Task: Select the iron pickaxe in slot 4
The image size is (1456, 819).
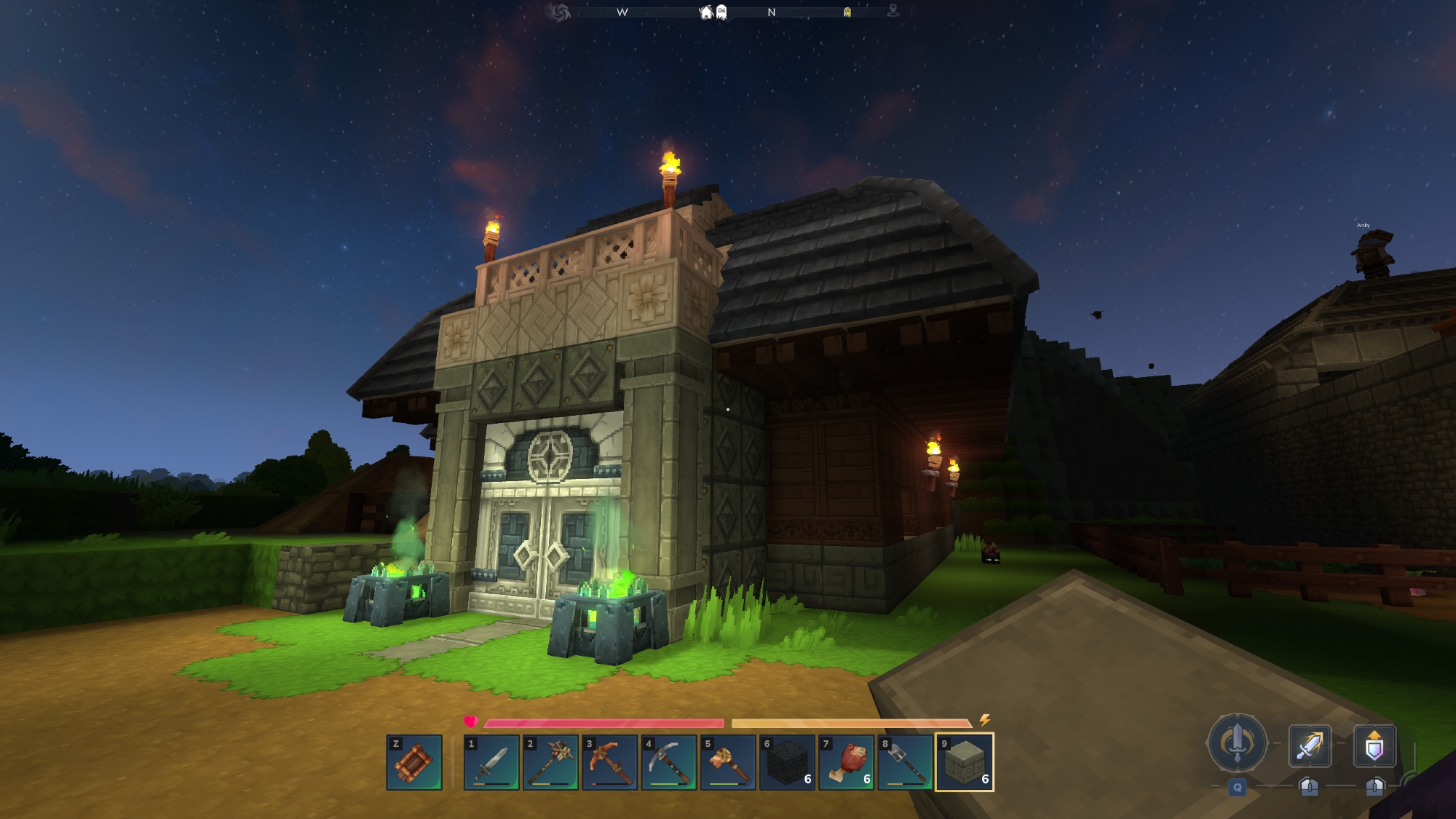Action: 668,762
